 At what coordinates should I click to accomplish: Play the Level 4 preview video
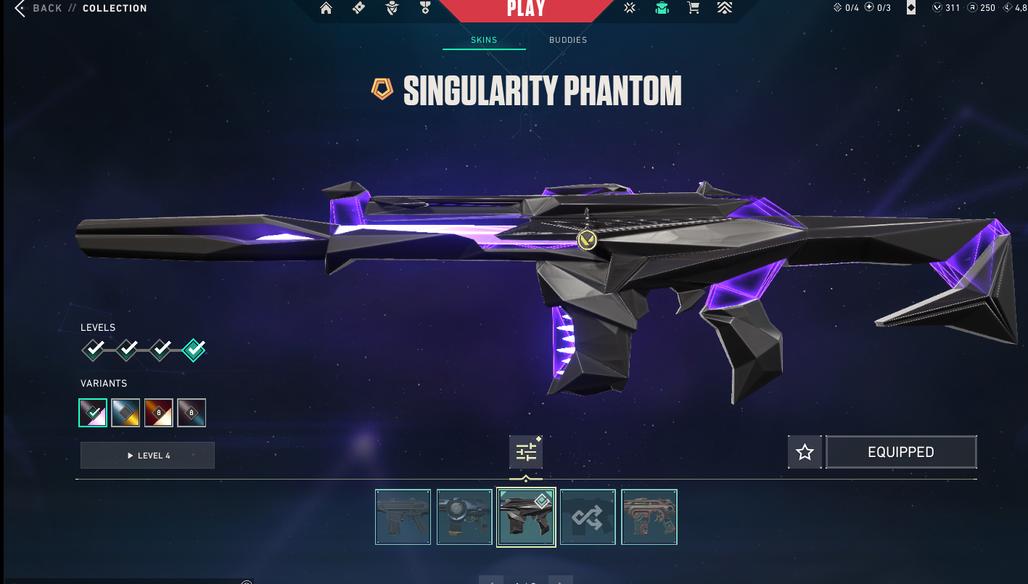148,456
